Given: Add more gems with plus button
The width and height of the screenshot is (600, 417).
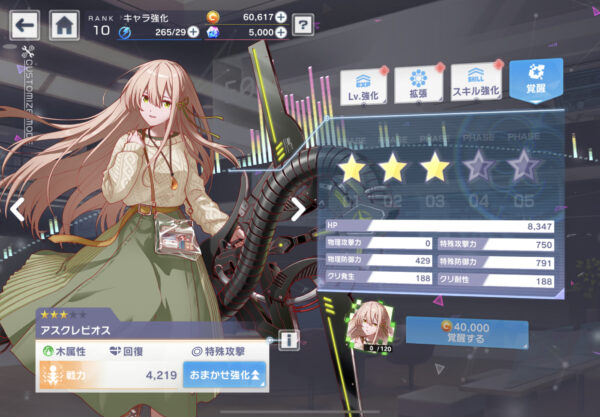Looking at the screenshot, I should (x=280, y=32).
